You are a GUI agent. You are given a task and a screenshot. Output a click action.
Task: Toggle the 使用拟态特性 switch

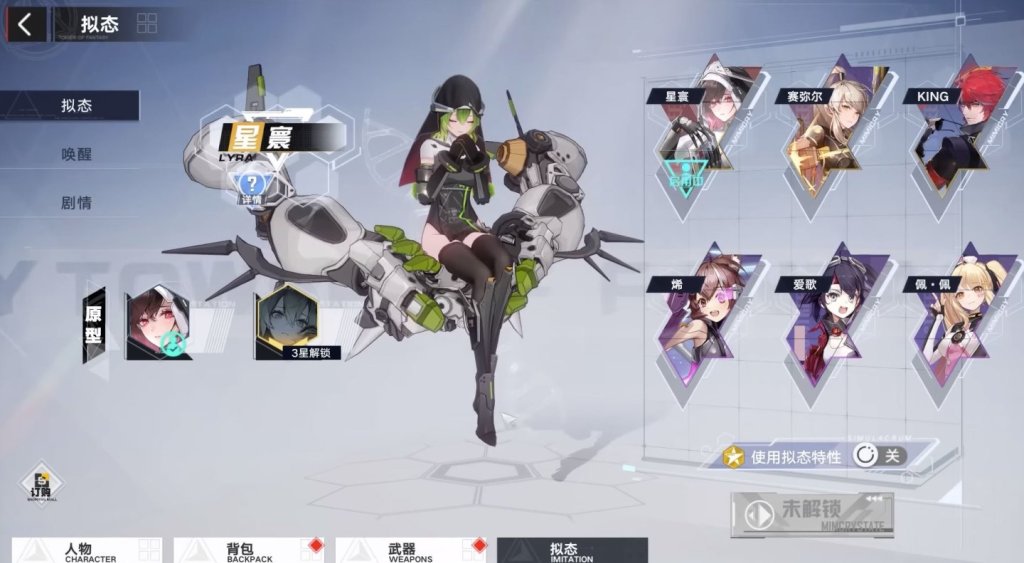click(x=877, y=456)
